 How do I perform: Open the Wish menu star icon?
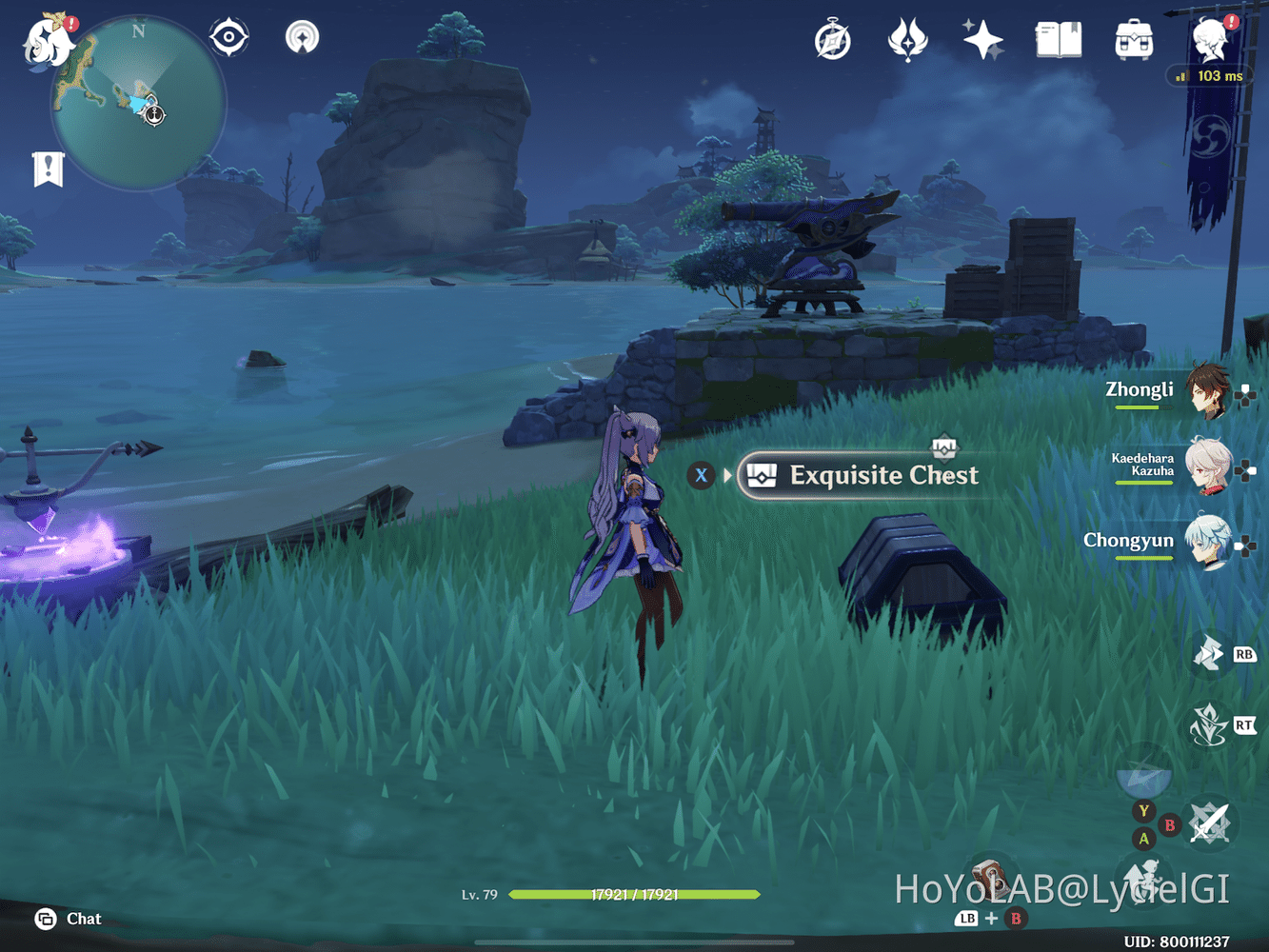pos(981,39)
